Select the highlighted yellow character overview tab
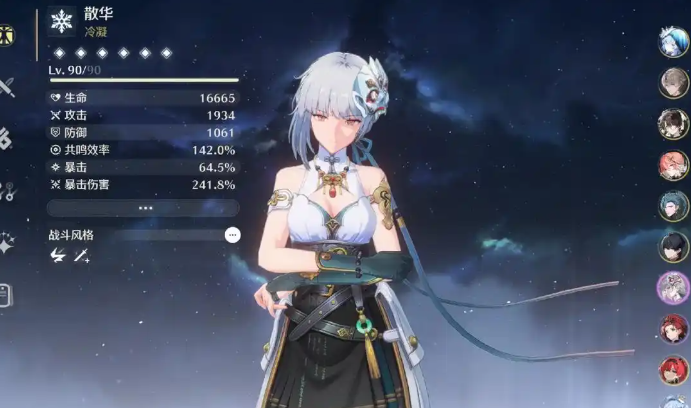The width and height of the screenshot is (691, 408). click(6, 33)
